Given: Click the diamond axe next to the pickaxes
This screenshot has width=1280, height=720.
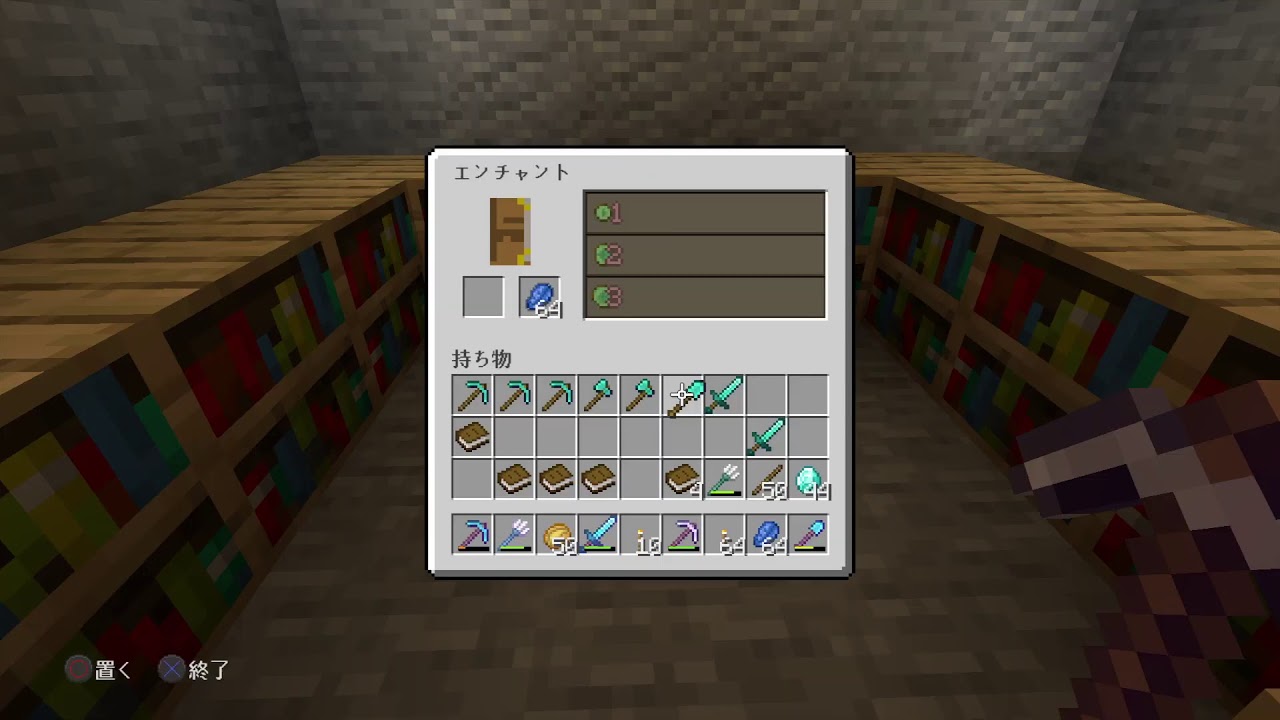Looking at the screenshot, I should click(597, 395).
